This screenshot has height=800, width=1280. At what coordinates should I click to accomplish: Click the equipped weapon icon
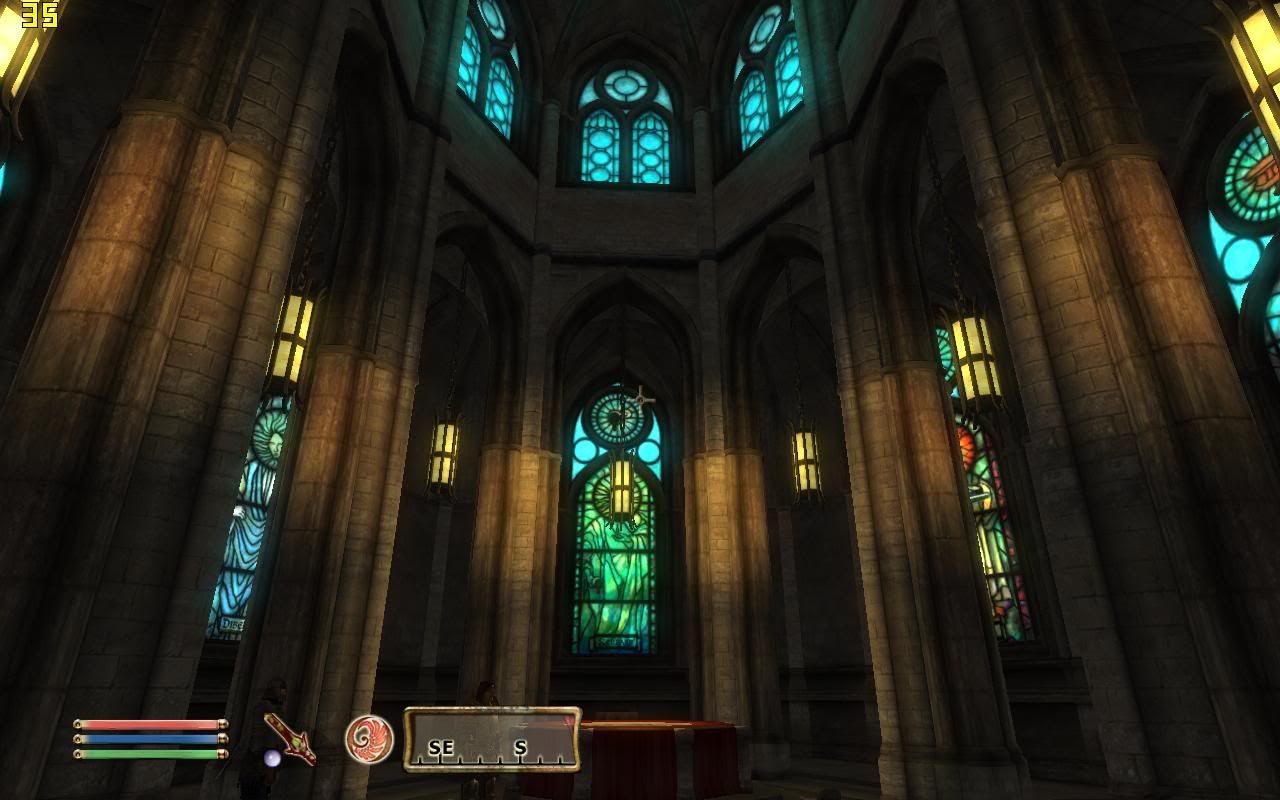coord(289,739)
